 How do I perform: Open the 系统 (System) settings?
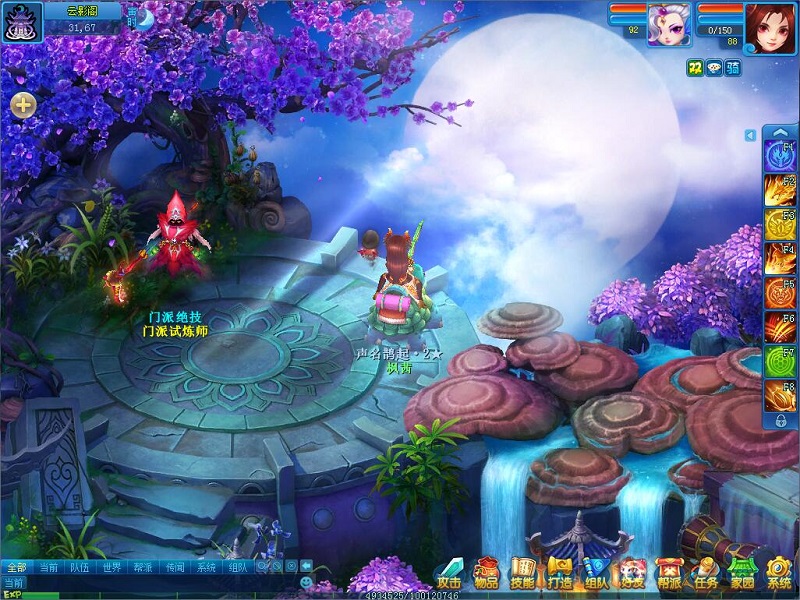point(778,573)
